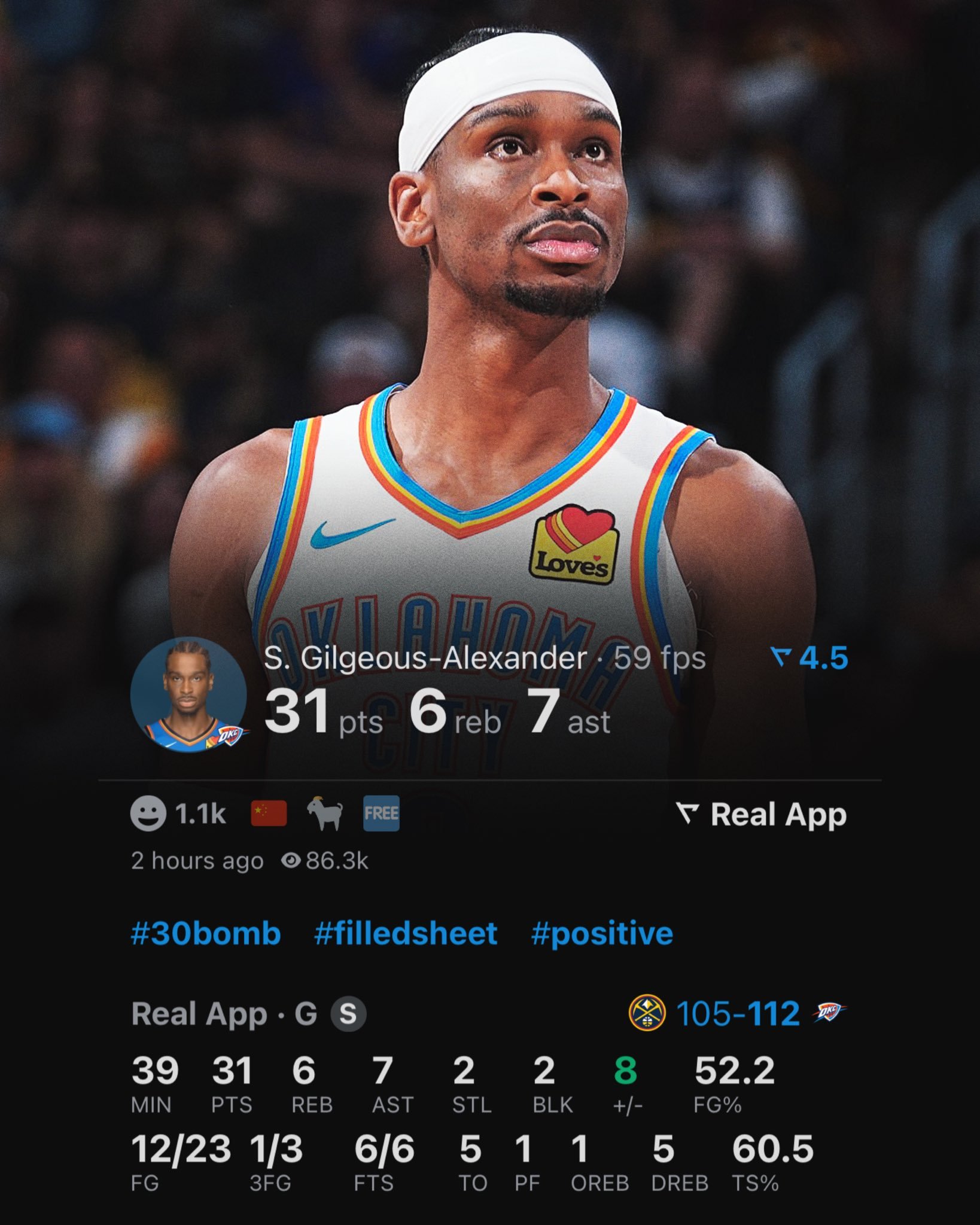Tap the S. Gilgeous-Alexander player name
This screenshot has width=980, height=1225.
click(425, 659)
